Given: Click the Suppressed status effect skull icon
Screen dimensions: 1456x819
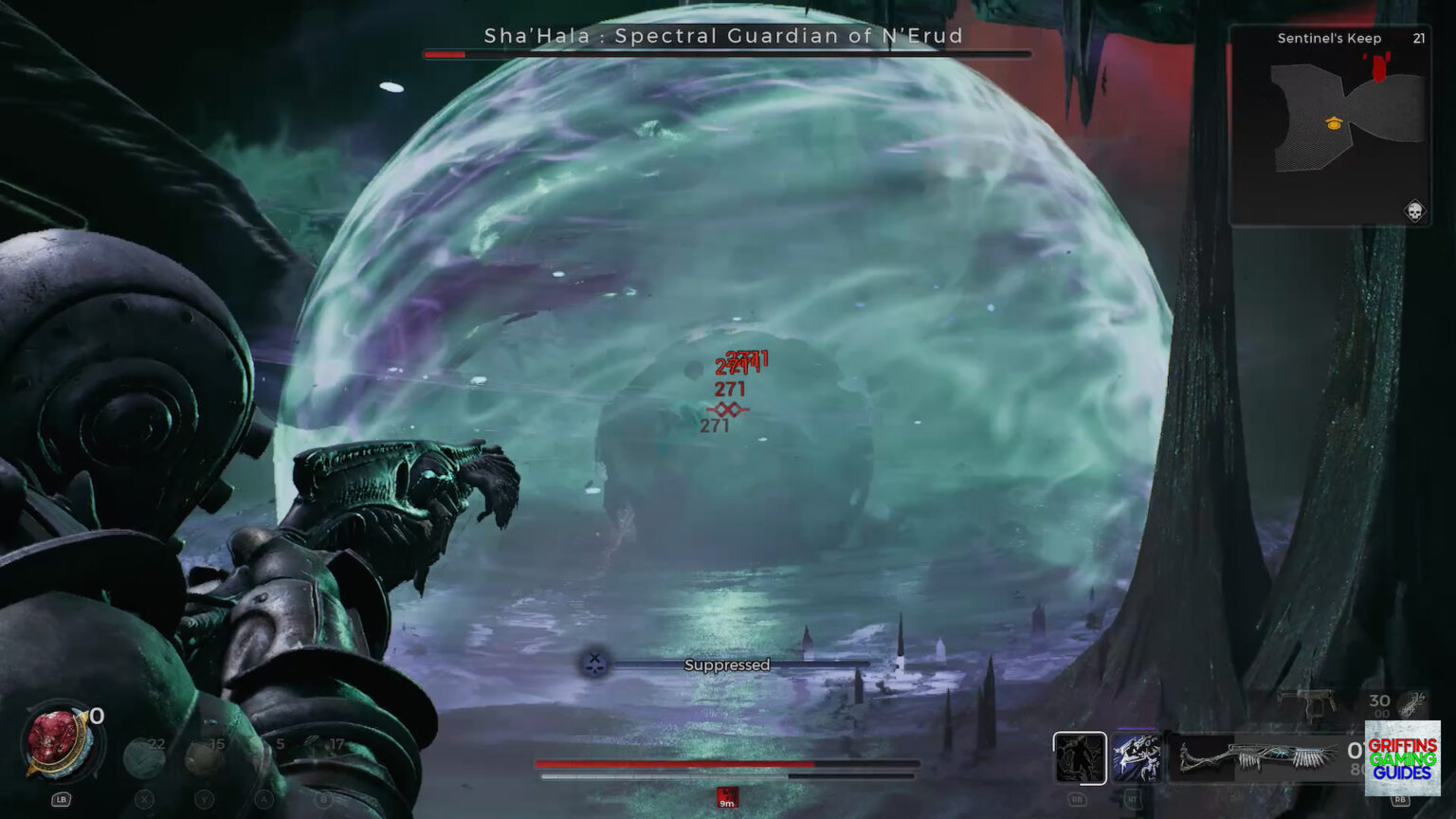Looking at the screenshot, I should [x=592, y=664].
